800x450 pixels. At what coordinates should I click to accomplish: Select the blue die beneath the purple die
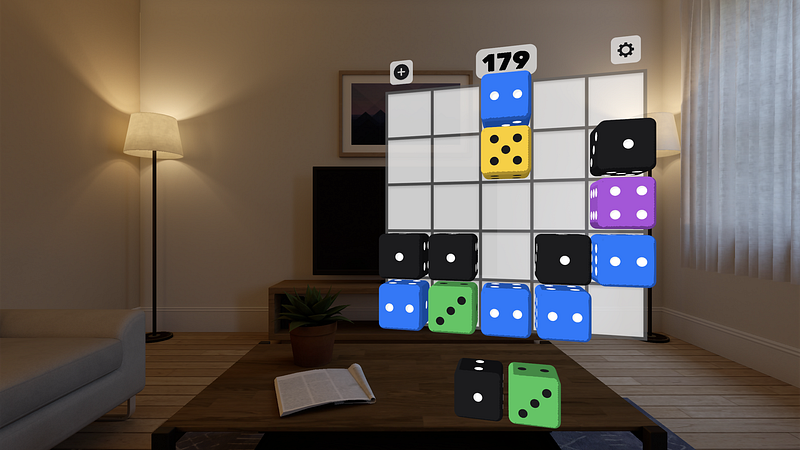(x=623, y=259)
